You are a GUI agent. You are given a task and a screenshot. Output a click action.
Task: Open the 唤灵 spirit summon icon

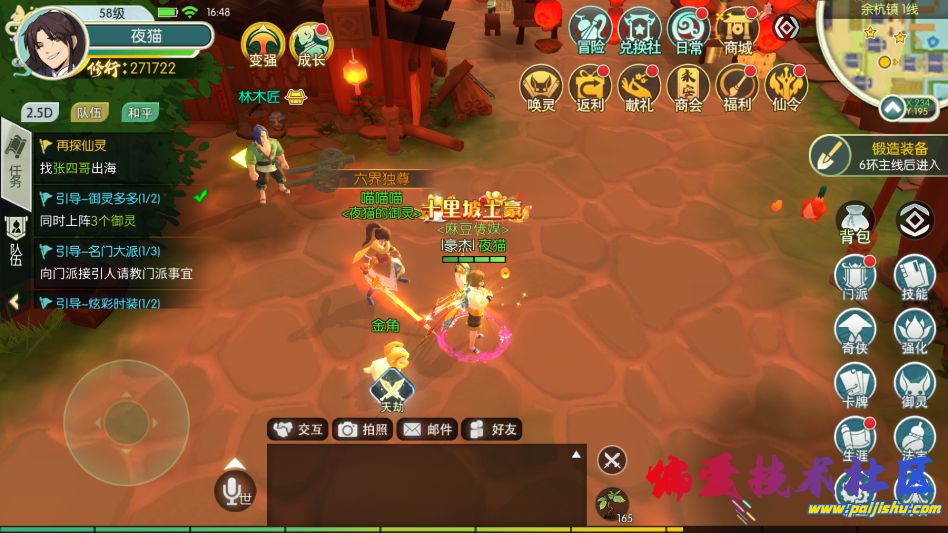coord(541,87)
